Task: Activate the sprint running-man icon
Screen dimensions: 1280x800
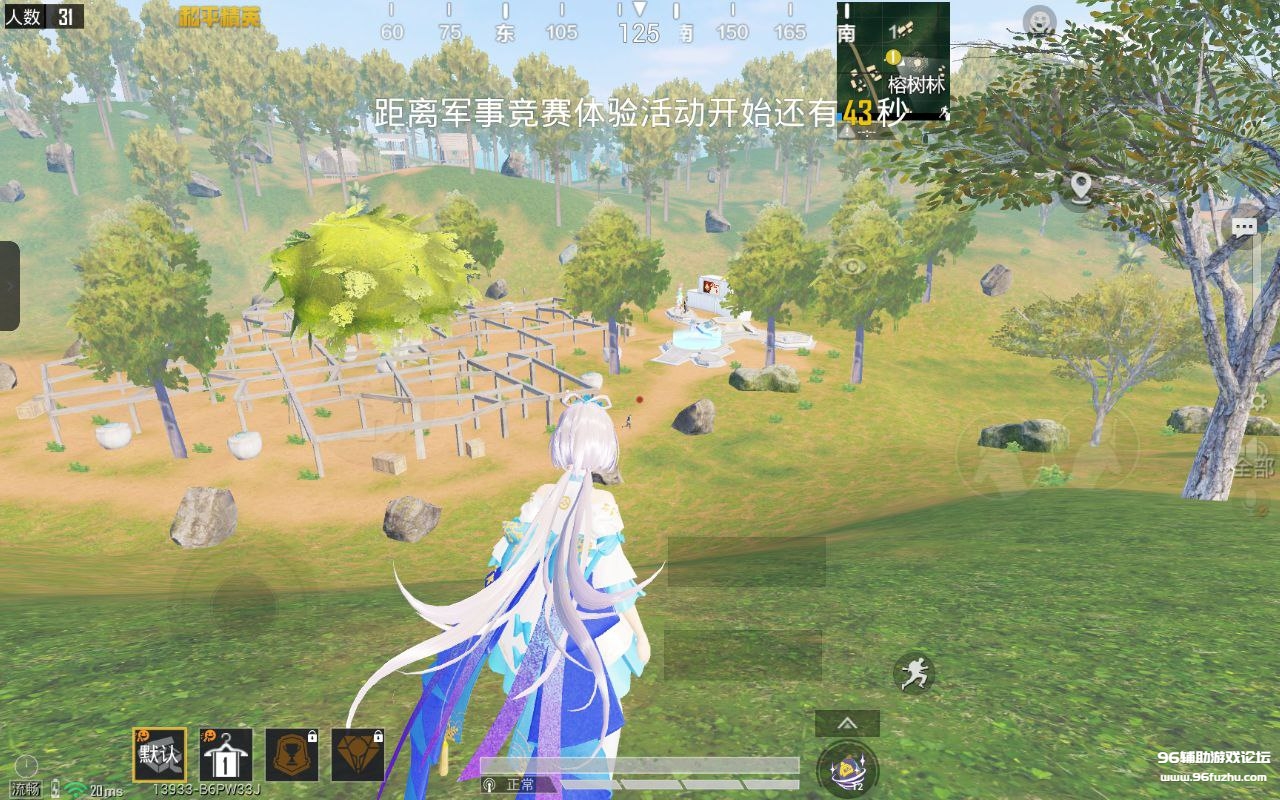Action: 916,673
